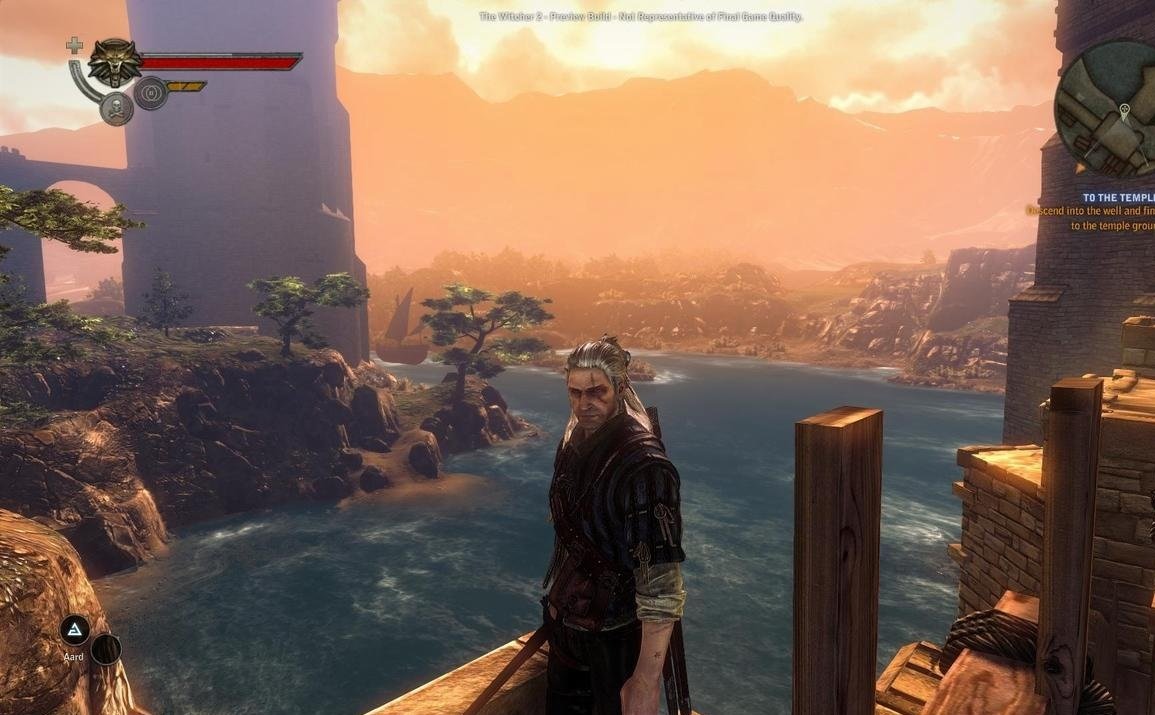This screenshot has height=715, width=1155.
Task: Open the circular minimap
Action: pos(1110,110)
